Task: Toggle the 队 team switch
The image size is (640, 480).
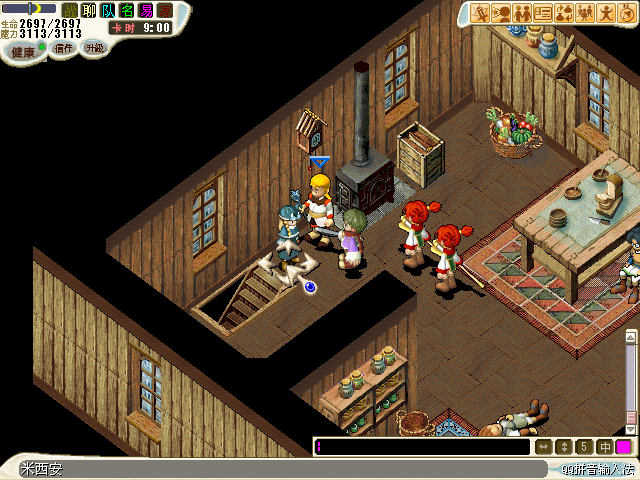Action: [x=108, y=10]
